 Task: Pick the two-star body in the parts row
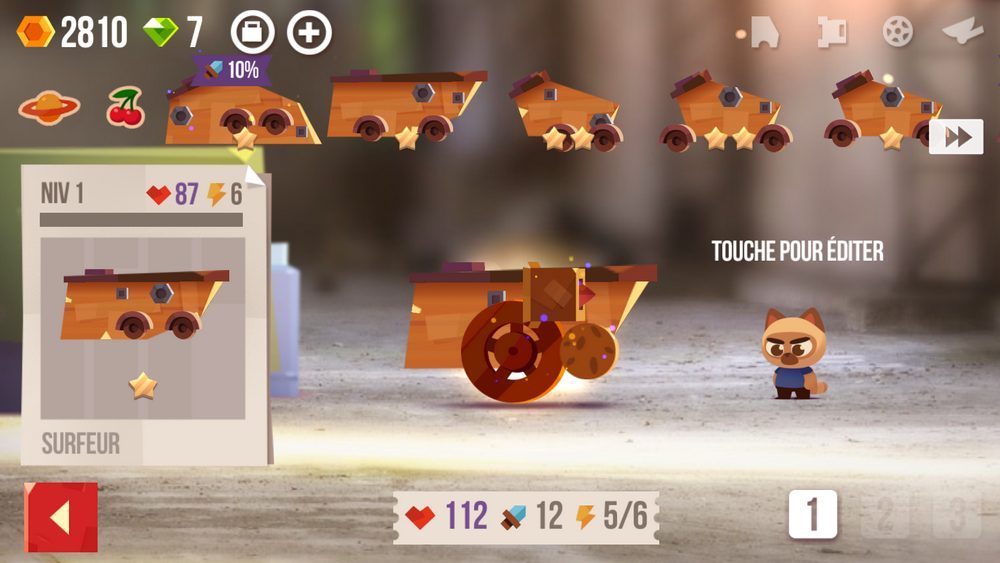click(x=567, y=111)
